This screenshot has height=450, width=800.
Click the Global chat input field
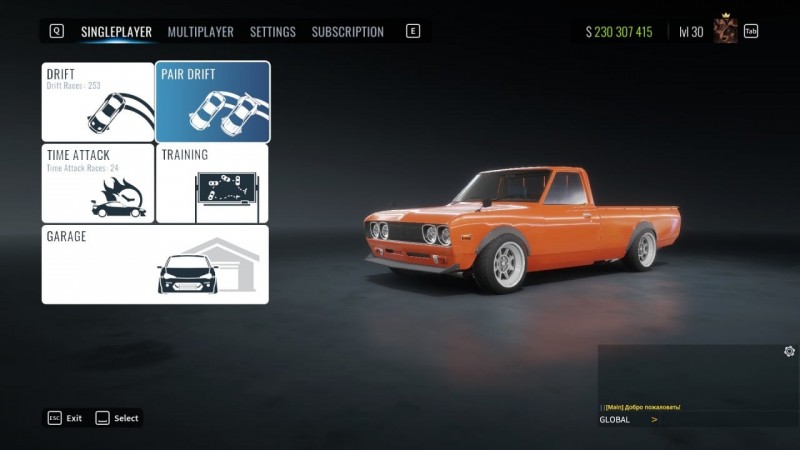click(x=720, y=420)
